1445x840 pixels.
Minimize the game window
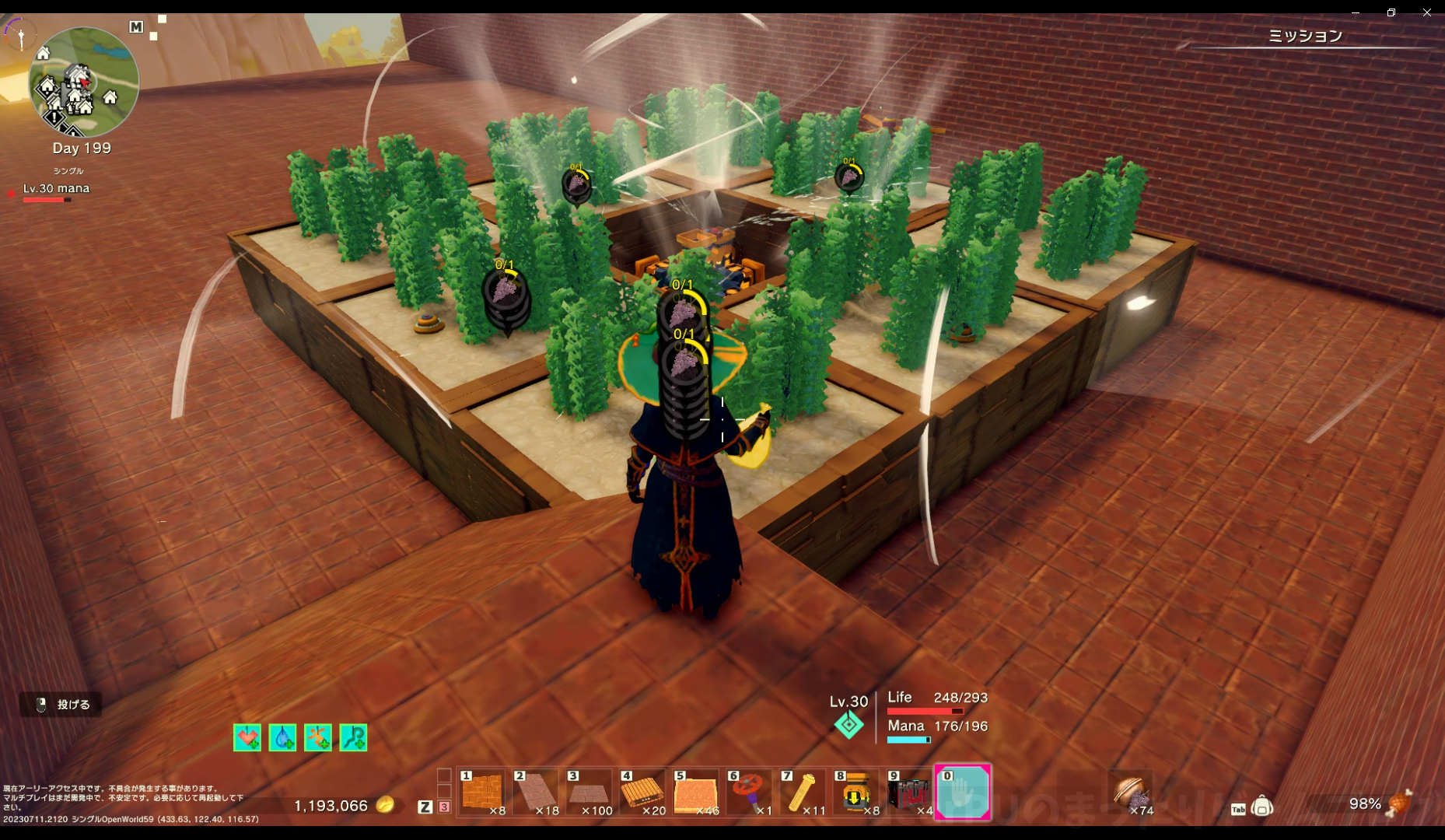1356,12
